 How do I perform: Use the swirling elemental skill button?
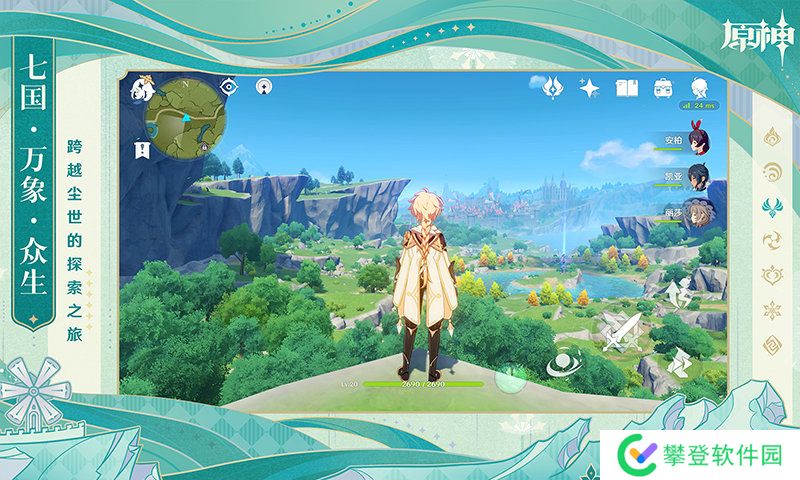click(566, 363)
